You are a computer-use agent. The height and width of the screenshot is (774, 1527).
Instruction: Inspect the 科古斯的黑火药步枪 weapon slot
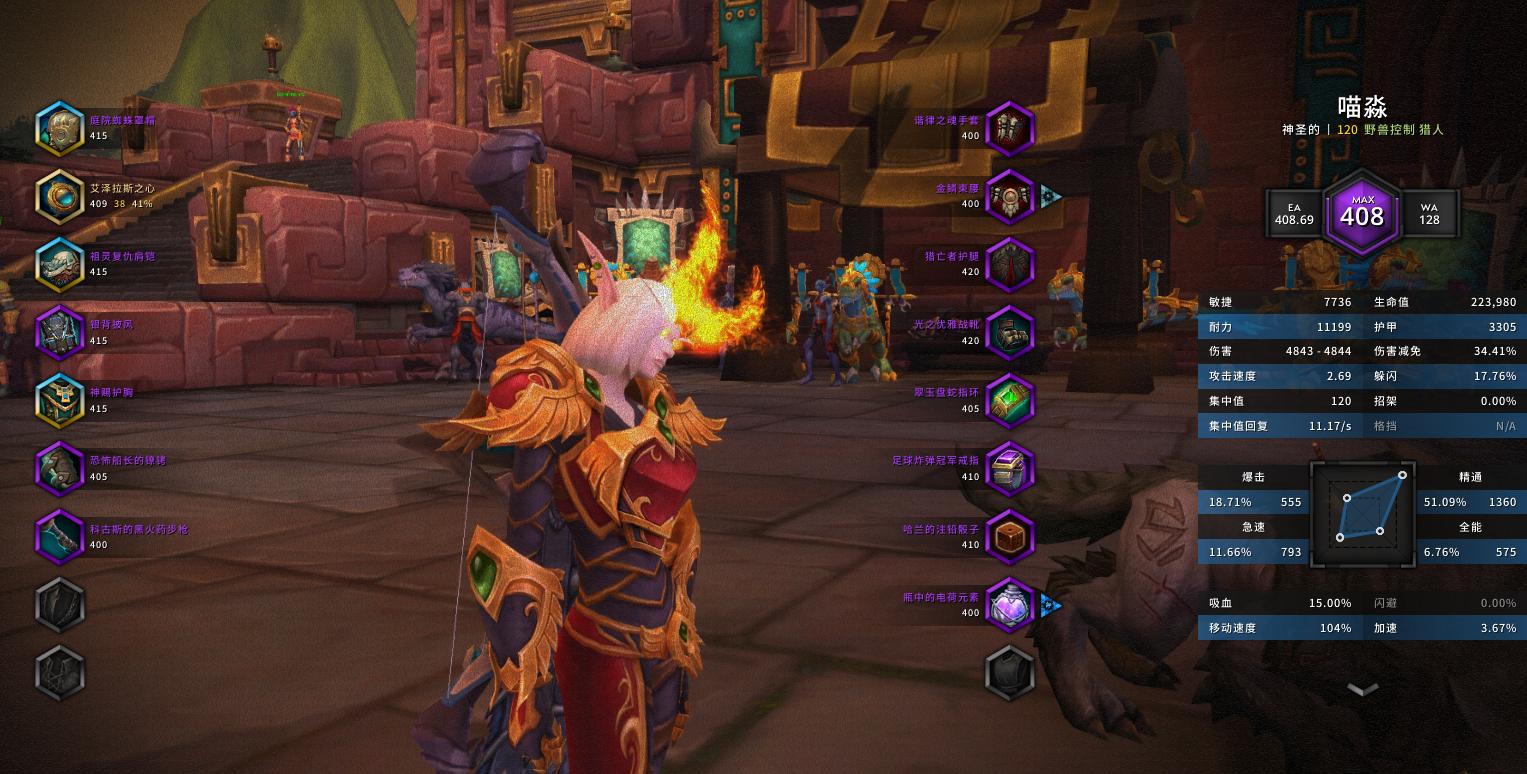point(60,536)
